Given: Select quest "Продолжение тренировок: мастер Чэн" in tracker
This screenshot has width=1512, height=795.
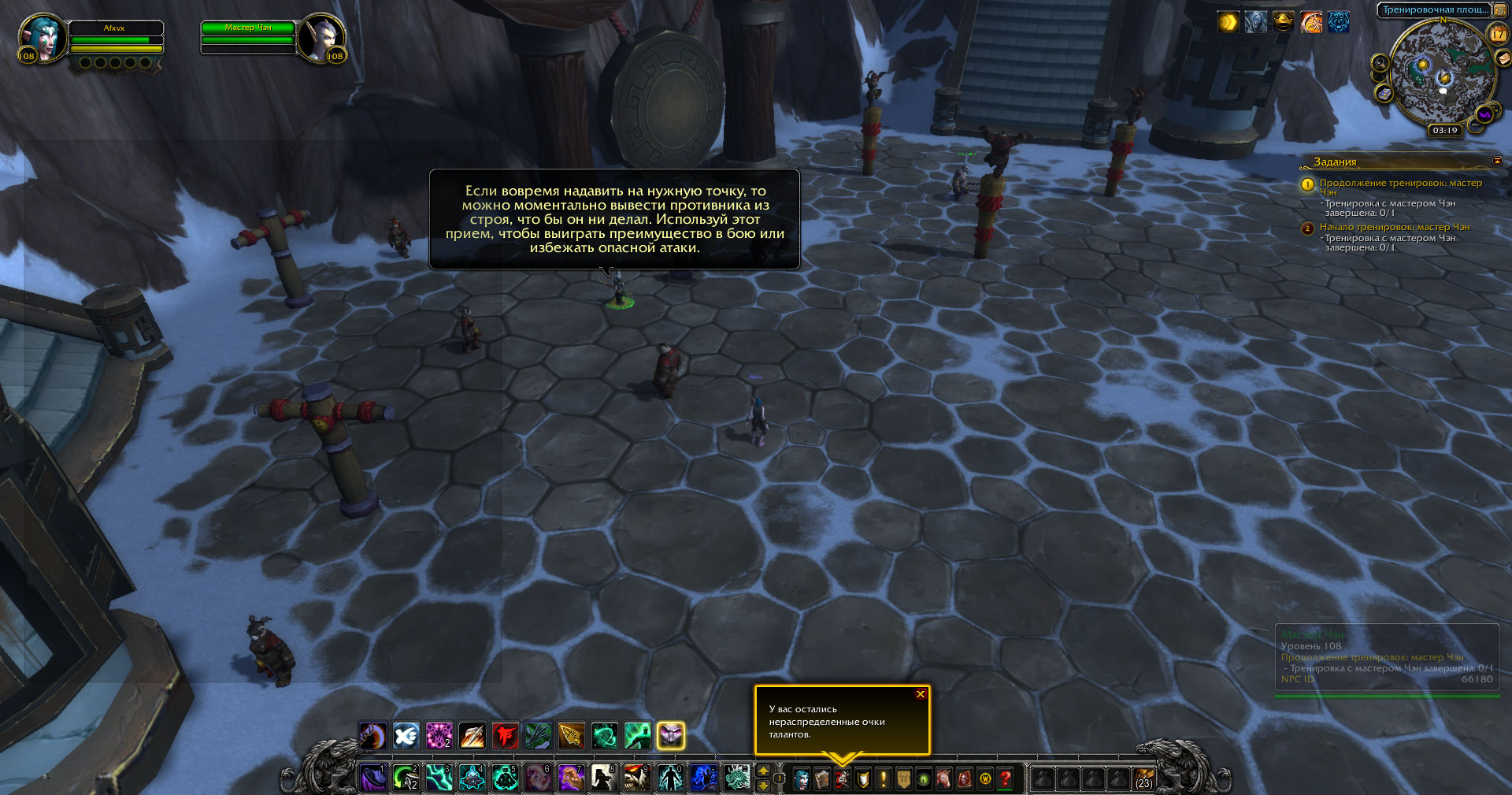Looking at the screenshot, I should click(x=1399, y=184).
